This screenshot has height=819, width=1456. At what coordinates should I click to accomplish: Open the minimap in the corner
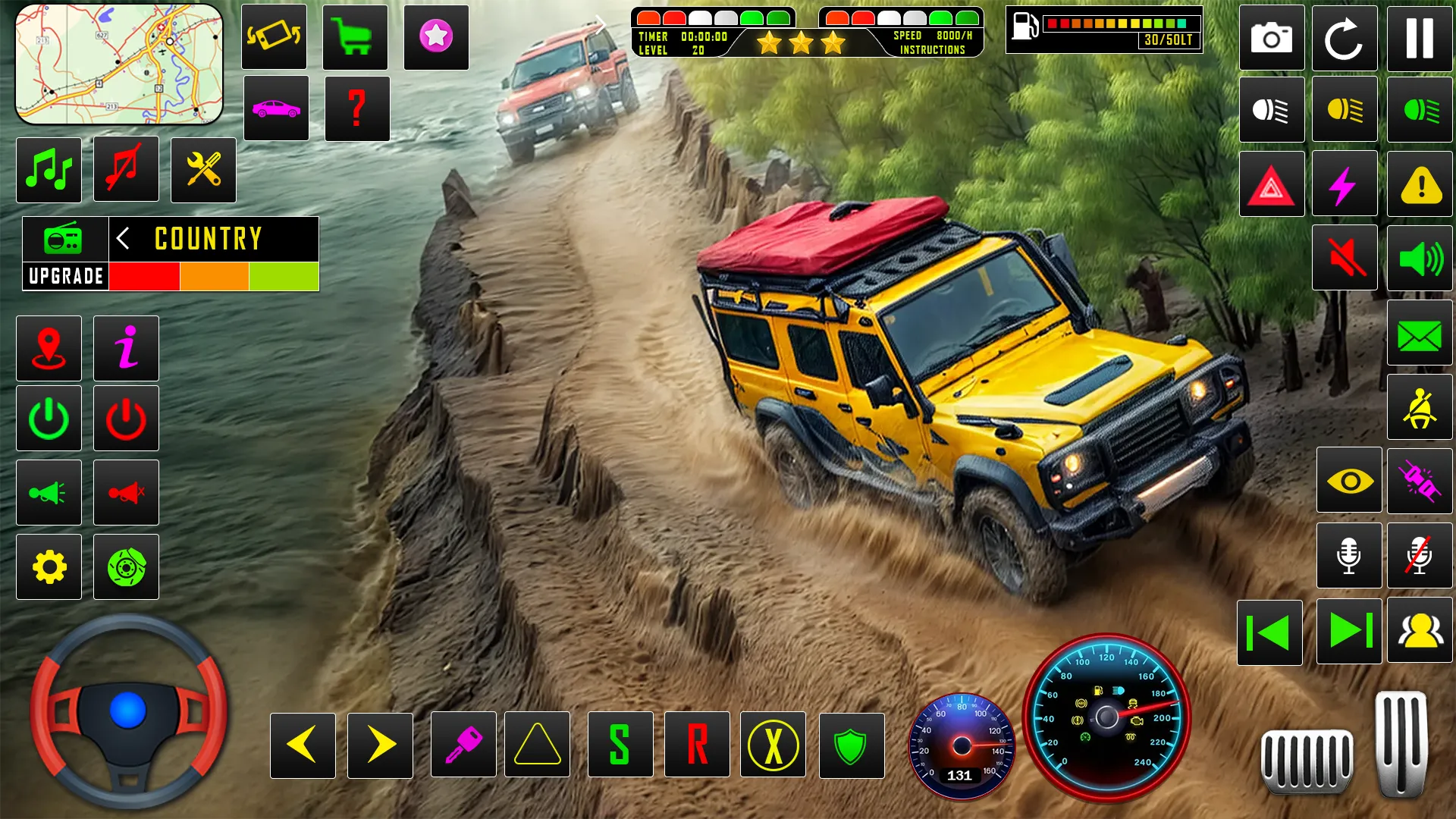118,64
